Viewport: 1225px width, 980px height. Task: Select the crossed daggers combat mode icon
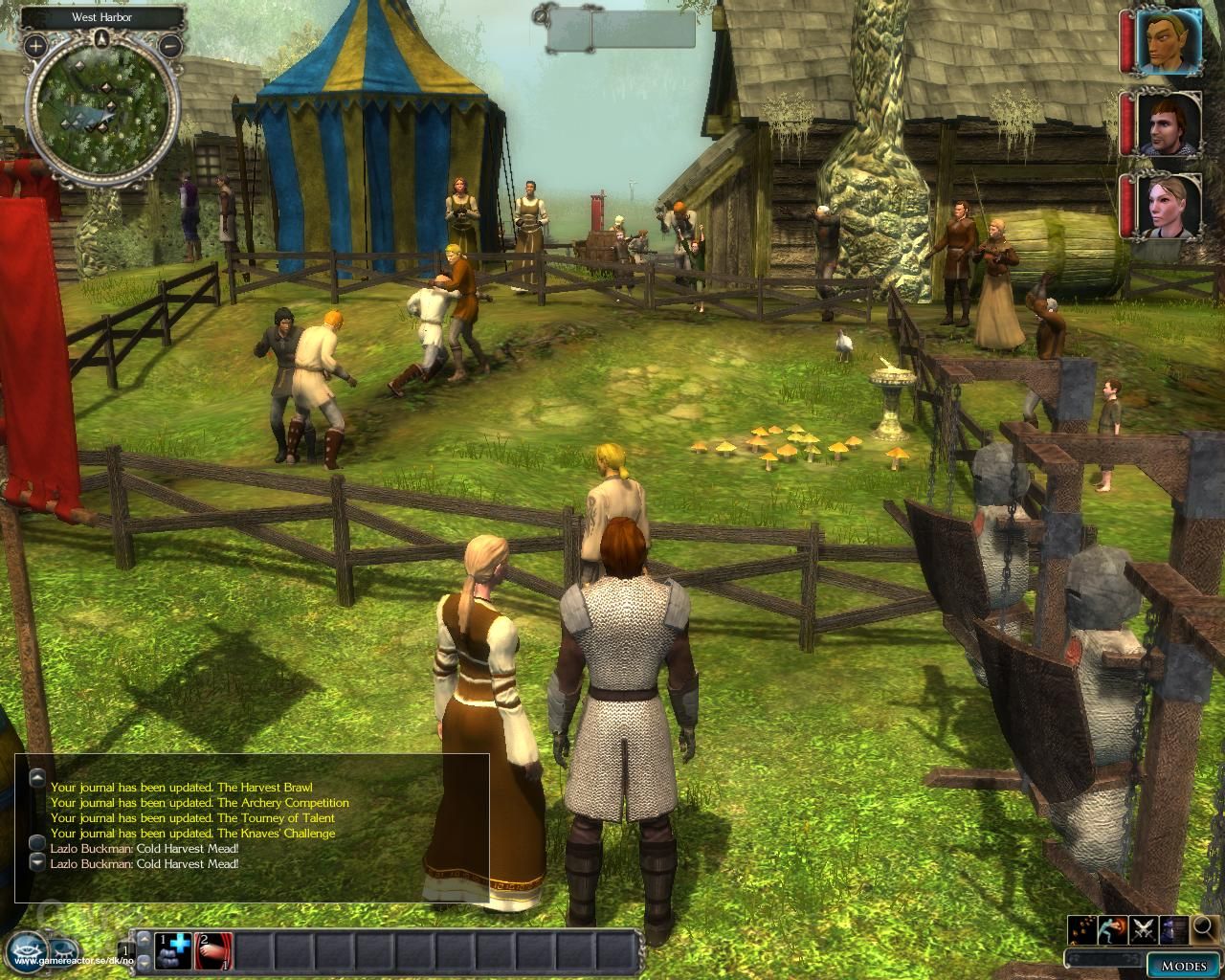coord(1143,929)
